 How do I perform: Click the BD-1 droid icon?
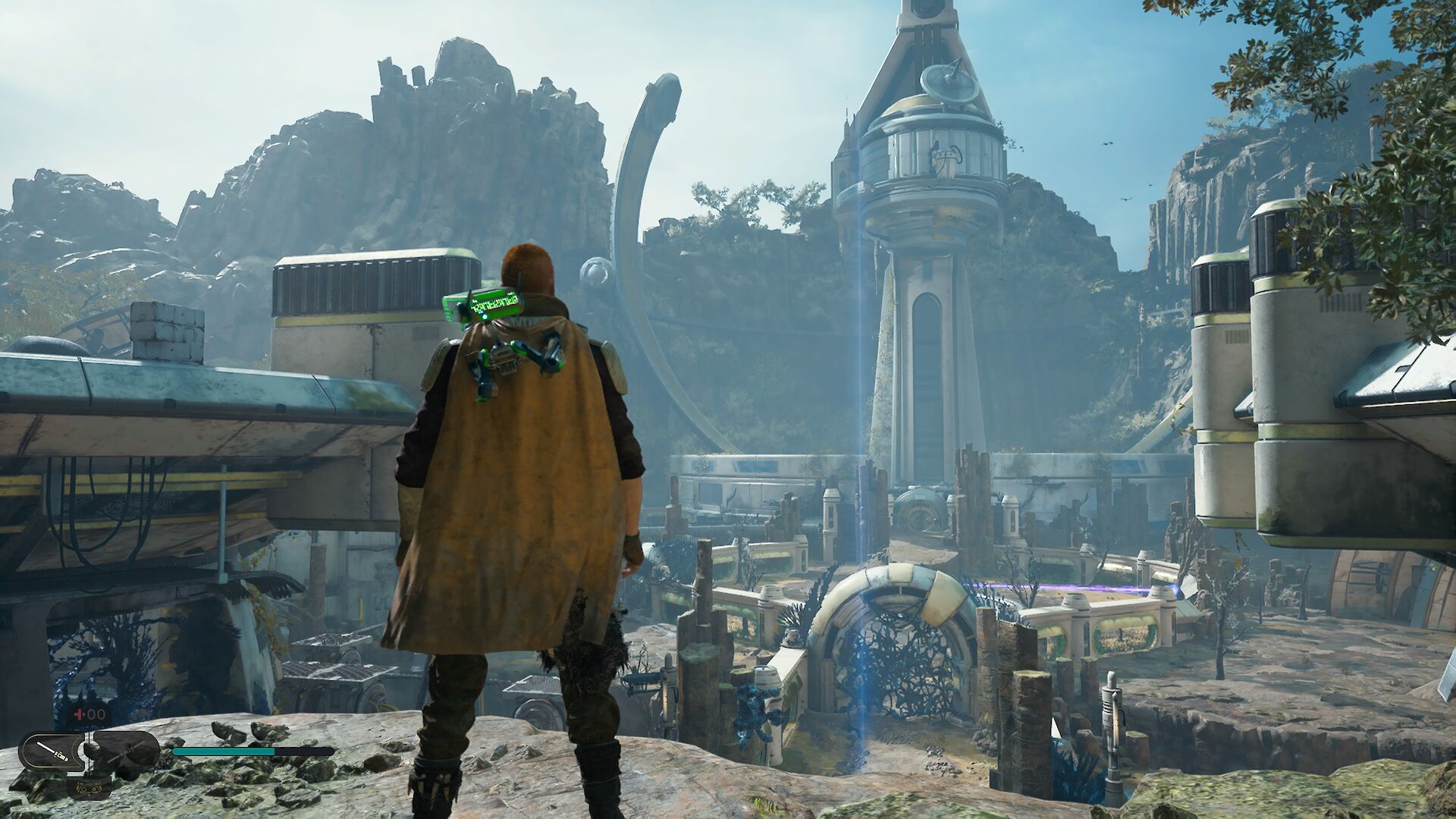89,786
